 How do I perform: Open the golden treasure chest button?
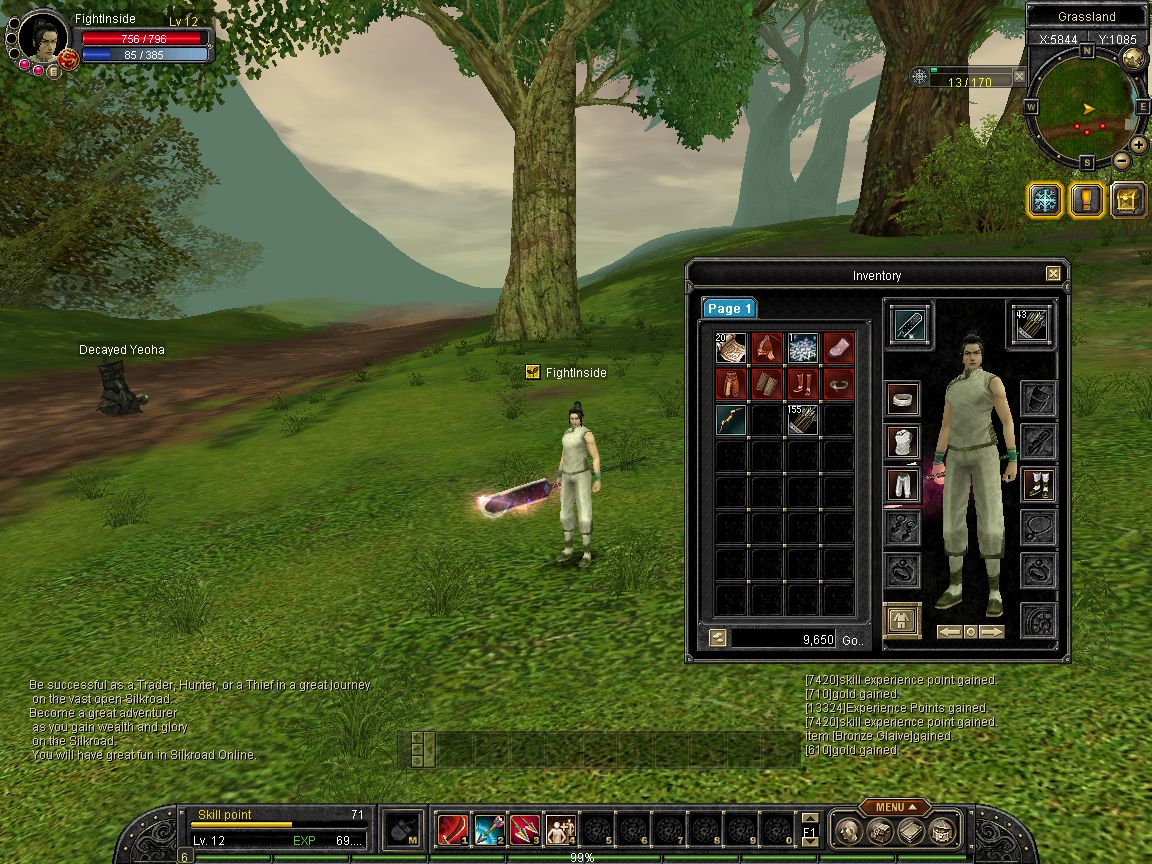coord(1128,200)
